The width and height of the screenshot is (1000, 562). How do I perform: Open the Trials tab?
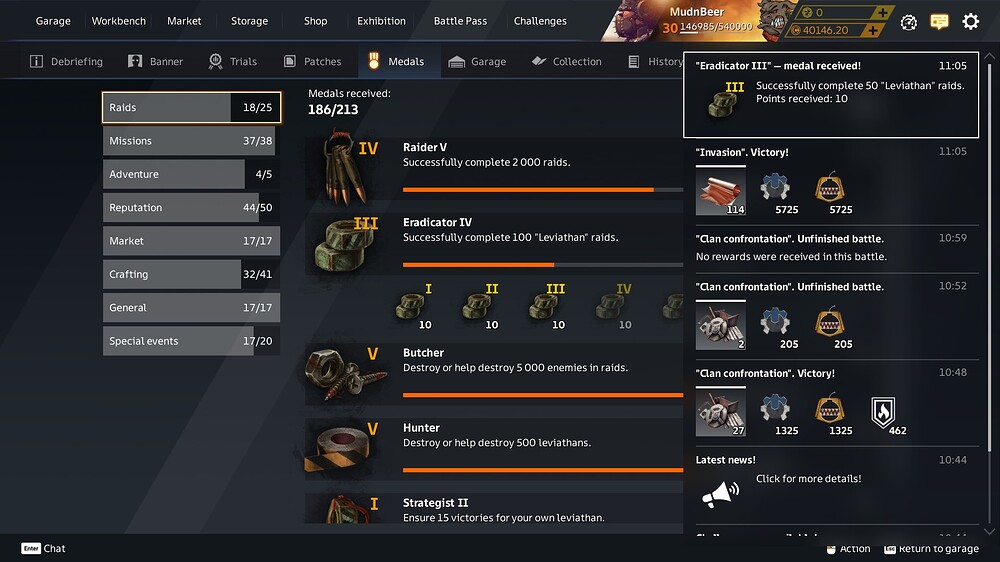(233, 62)
